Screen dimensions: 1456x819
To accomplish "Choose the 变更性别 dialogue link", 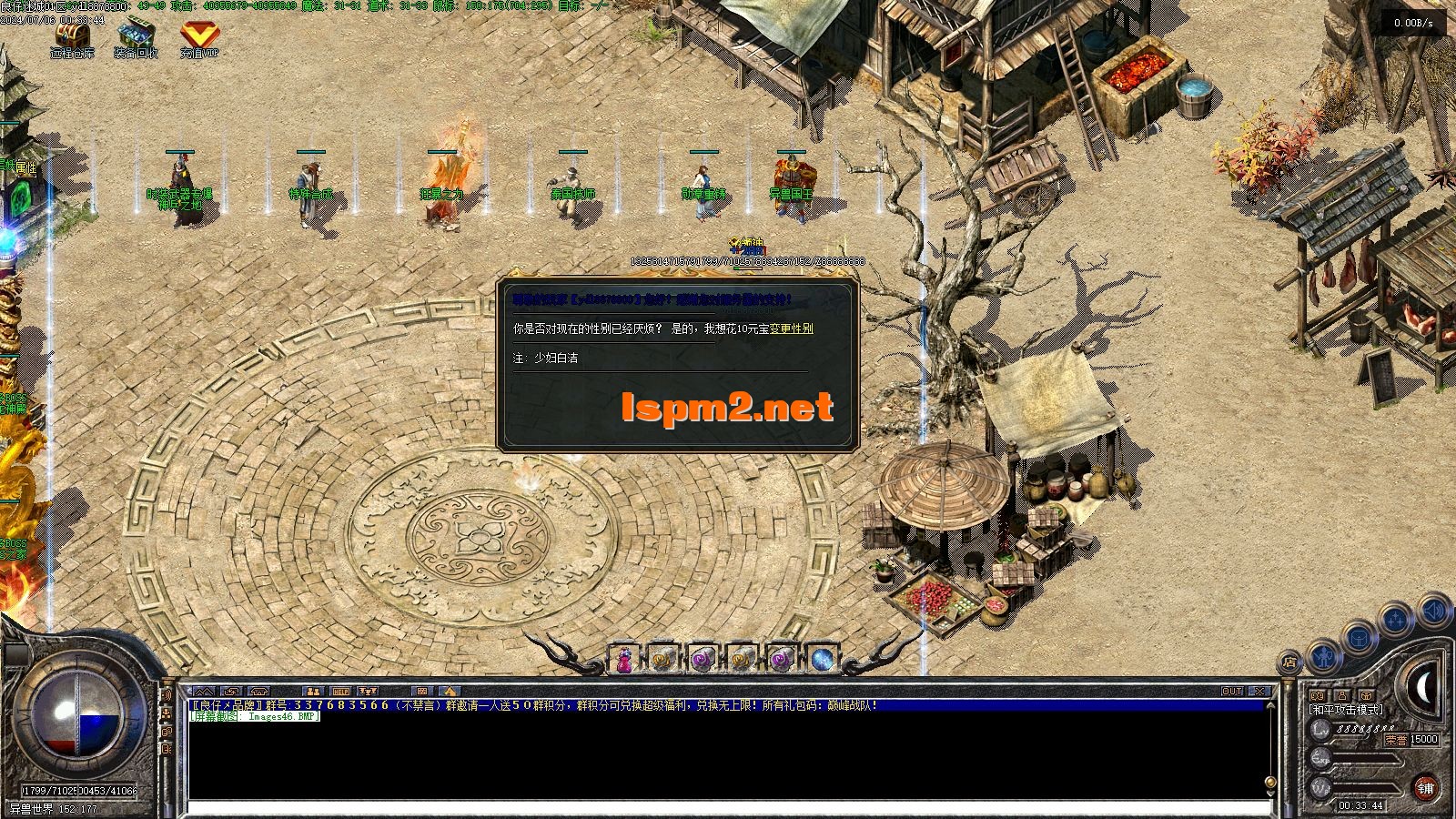I will 791,329.
